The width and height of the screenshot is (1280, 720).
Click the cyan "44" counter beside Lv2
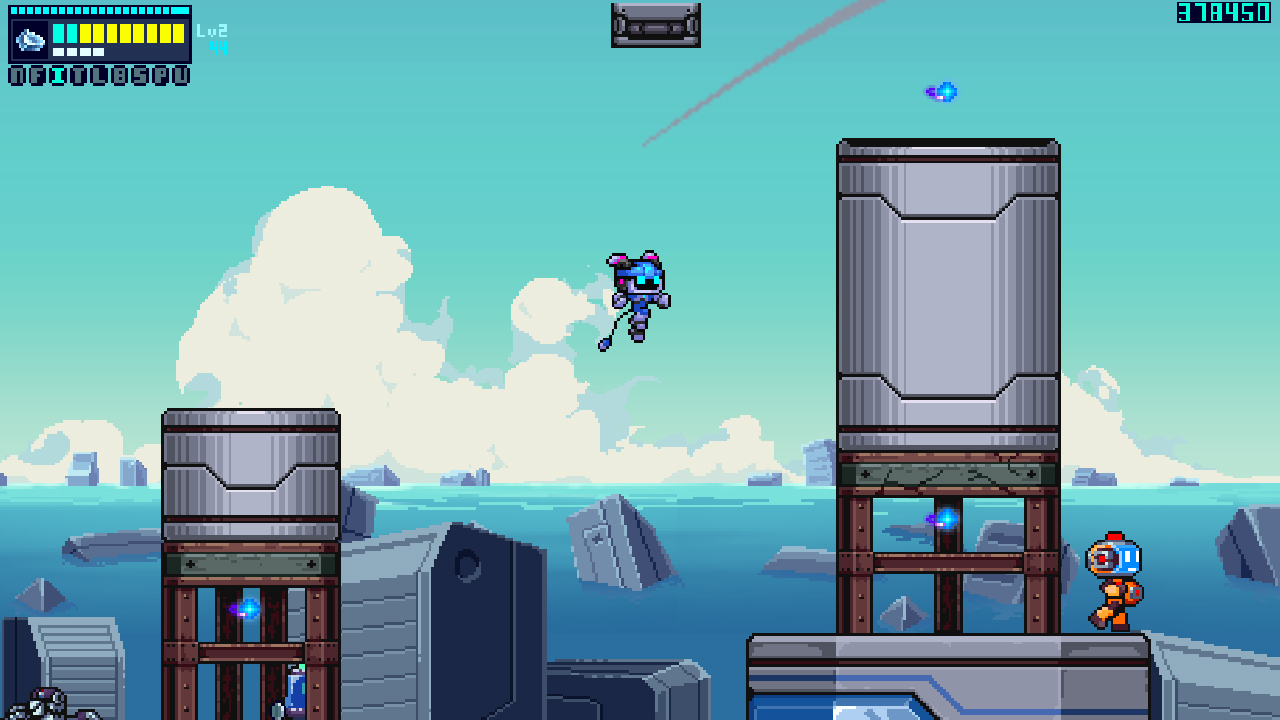point(218,47)
